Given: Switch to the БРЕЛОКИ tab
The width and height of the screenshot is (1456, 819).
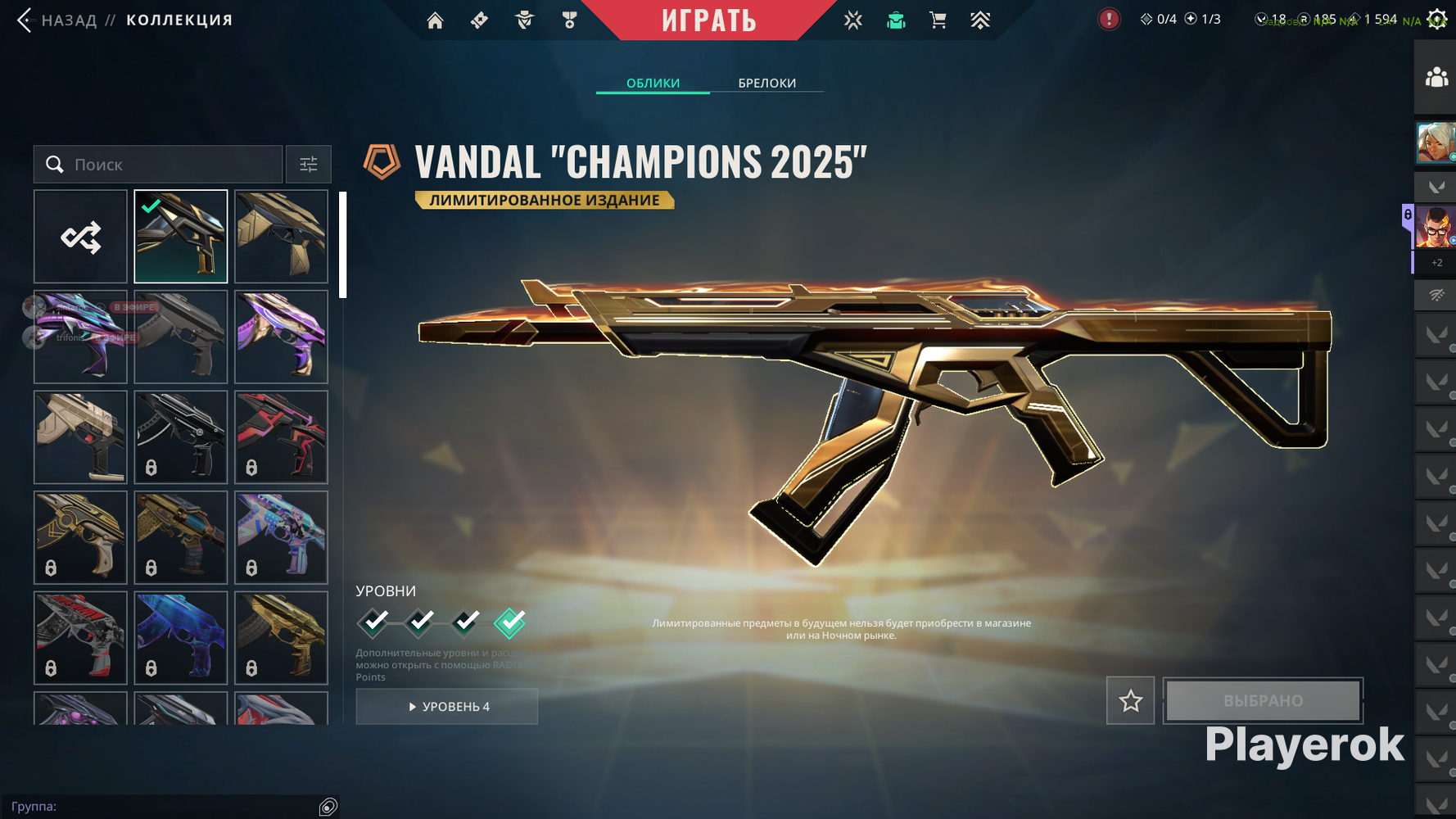Looking at the screenshot, I should point(766,83).
